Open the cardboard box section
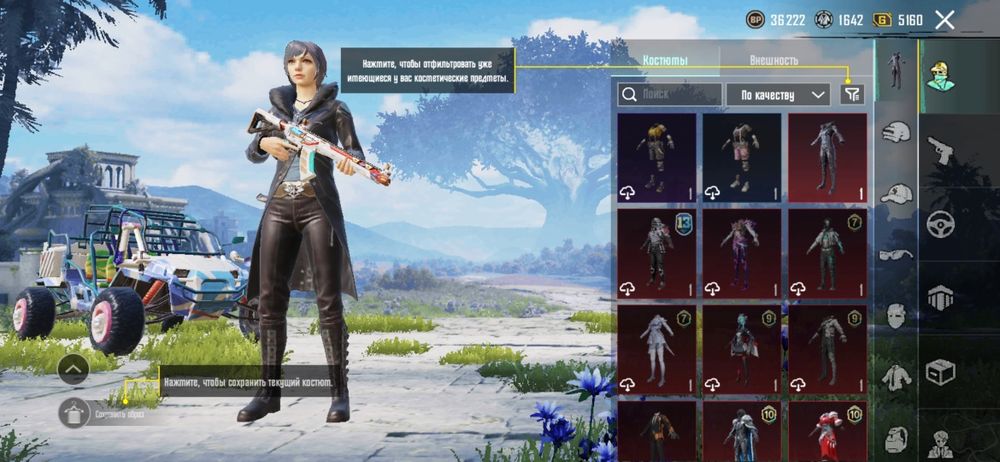The image size is (1000, 462). tap(940, 372)
